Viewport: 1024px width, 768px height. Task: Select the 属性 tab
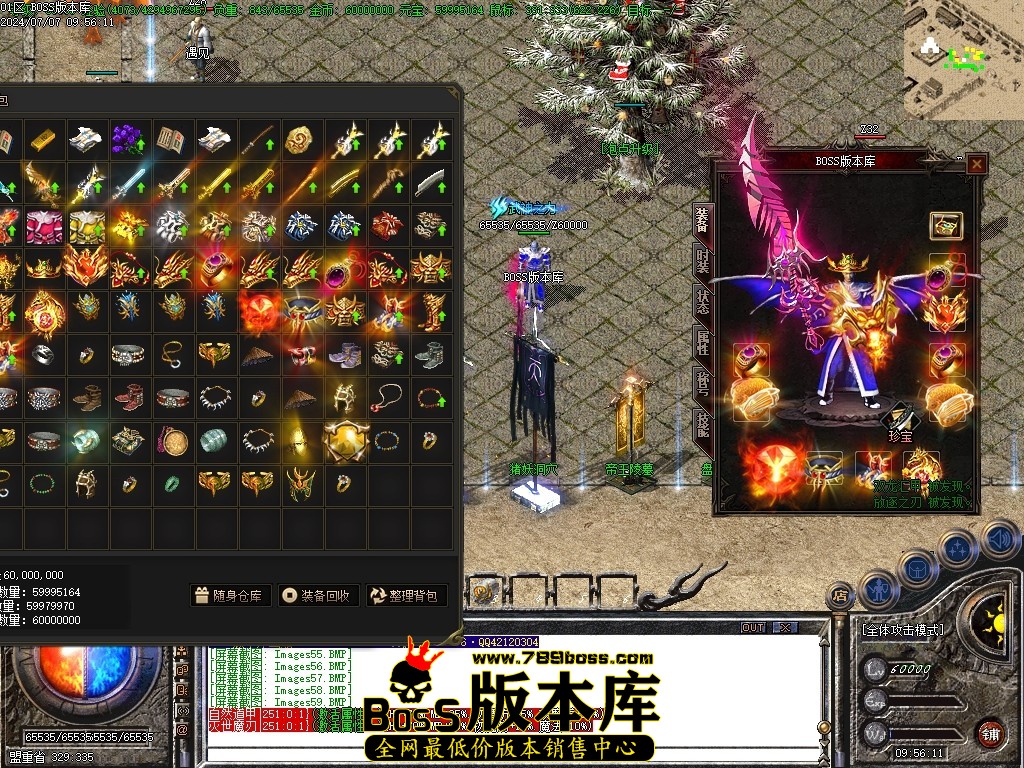[702, 343]
